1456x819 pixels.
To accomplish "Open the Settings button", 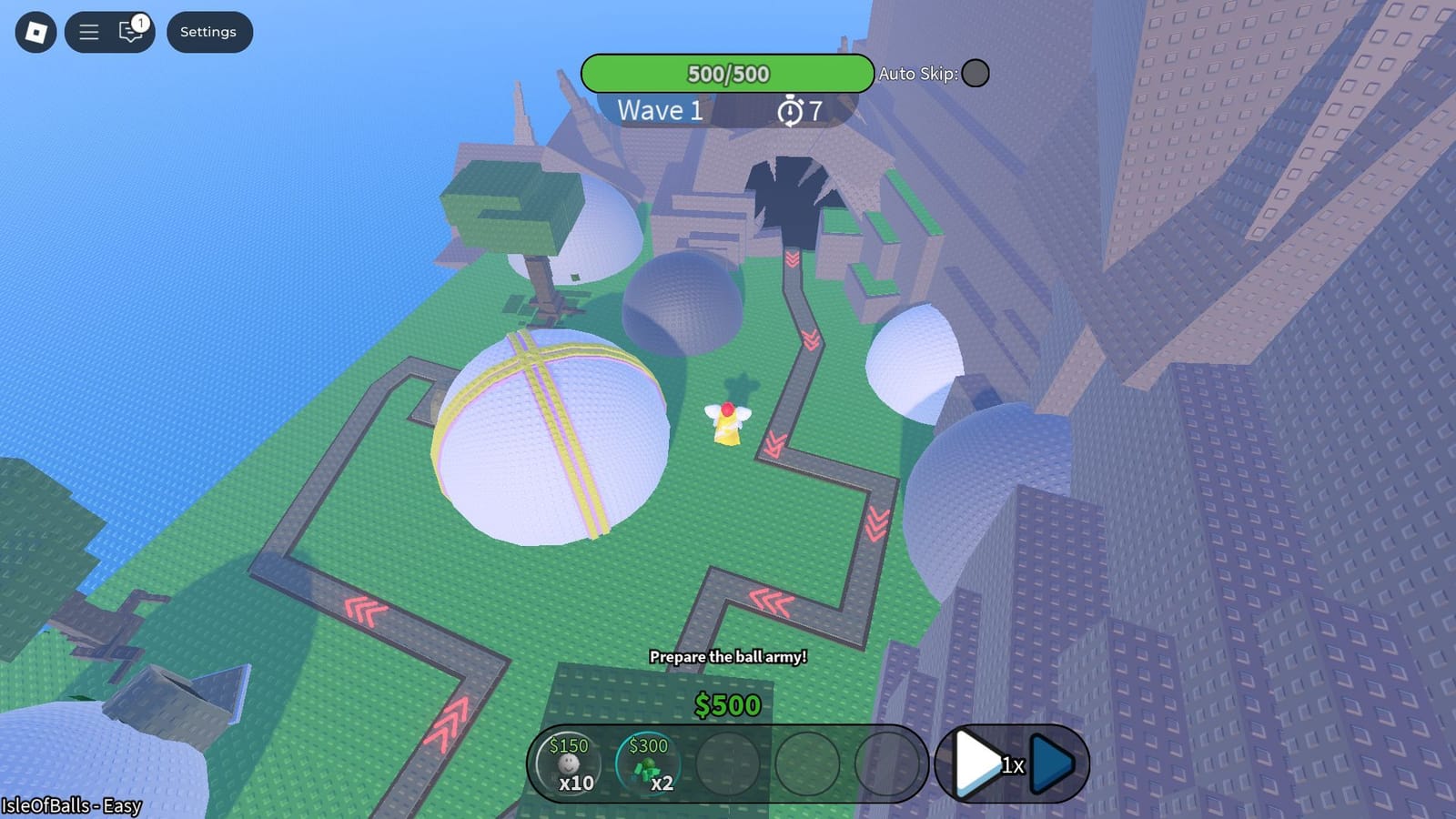I will (208, 31).
